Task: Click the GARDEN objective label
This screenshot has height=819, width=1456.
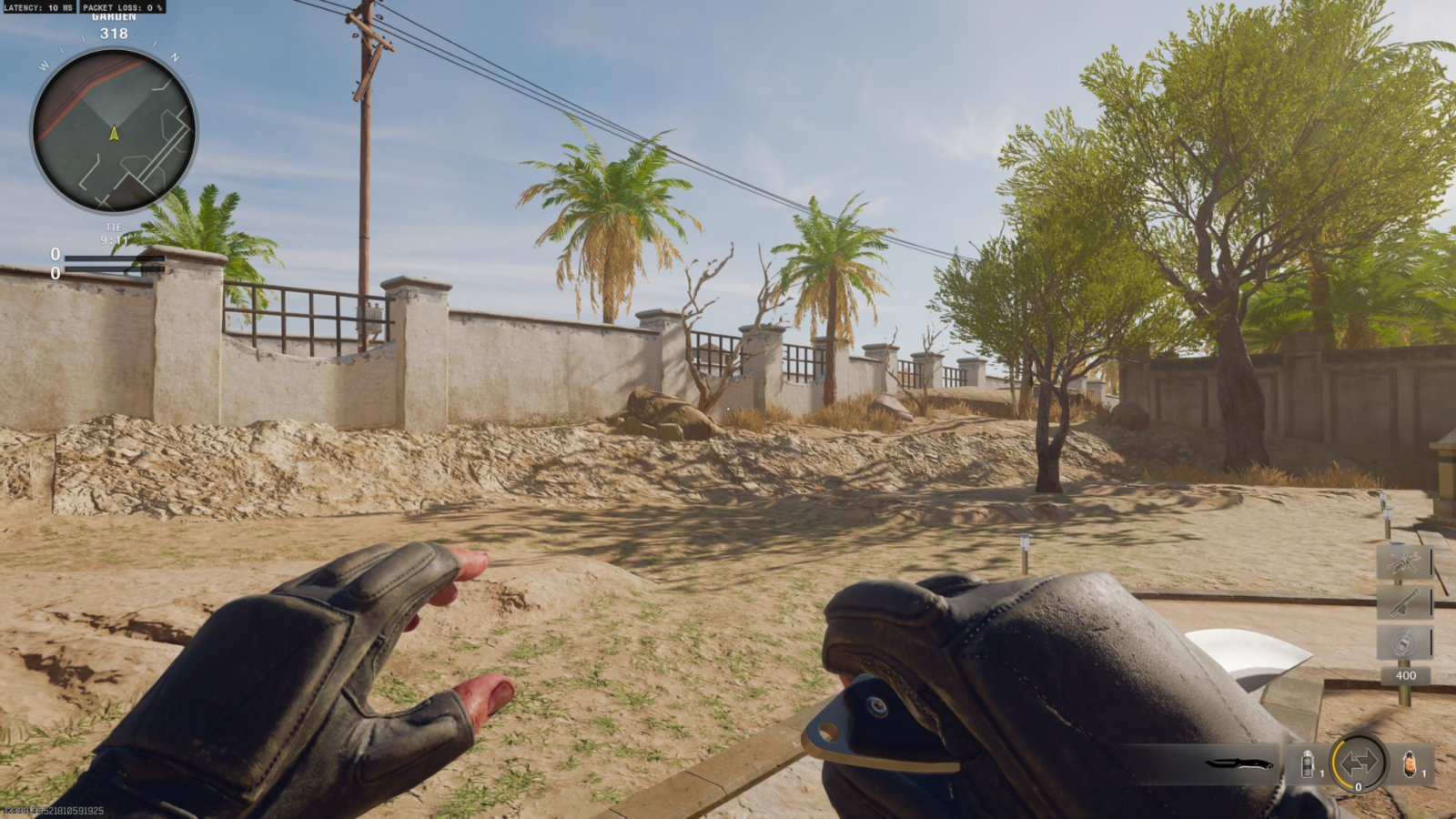Action: 115,17
